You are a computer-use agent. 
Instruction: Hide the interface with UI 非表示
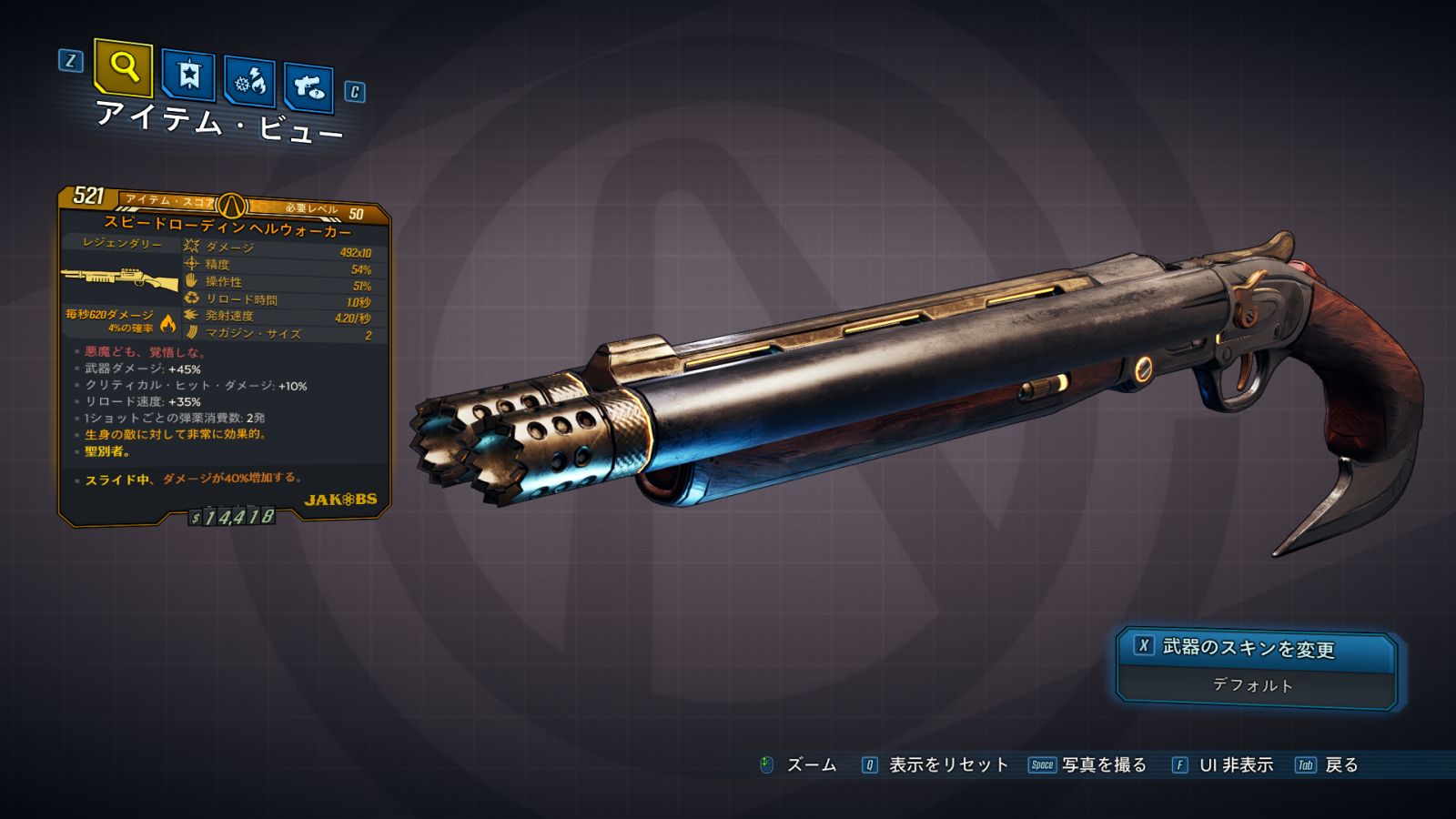click(1235, 765)
